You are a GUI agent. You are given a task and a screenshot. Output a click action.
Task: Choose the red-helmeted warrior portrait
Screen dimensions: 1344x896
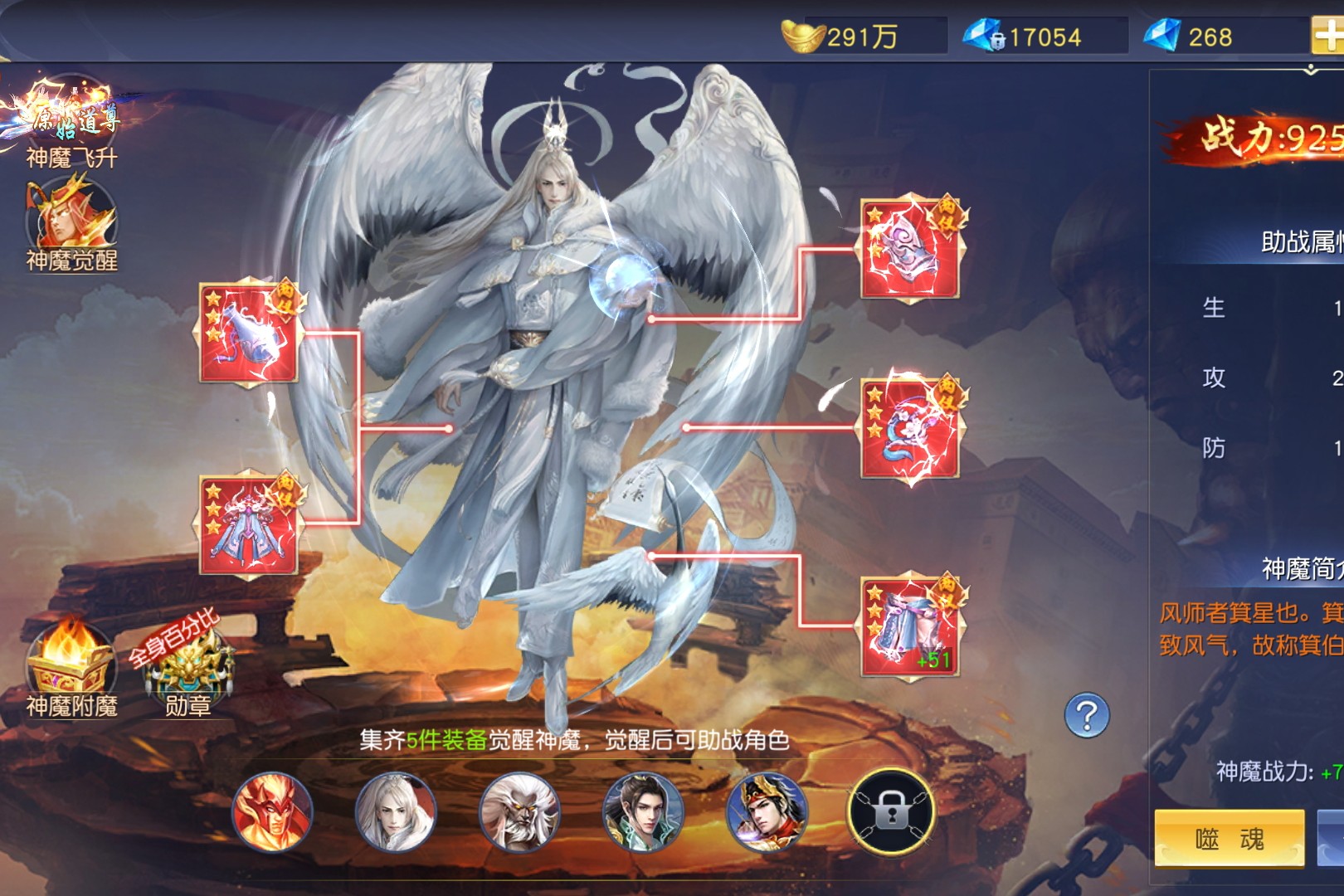pos(766,811)
